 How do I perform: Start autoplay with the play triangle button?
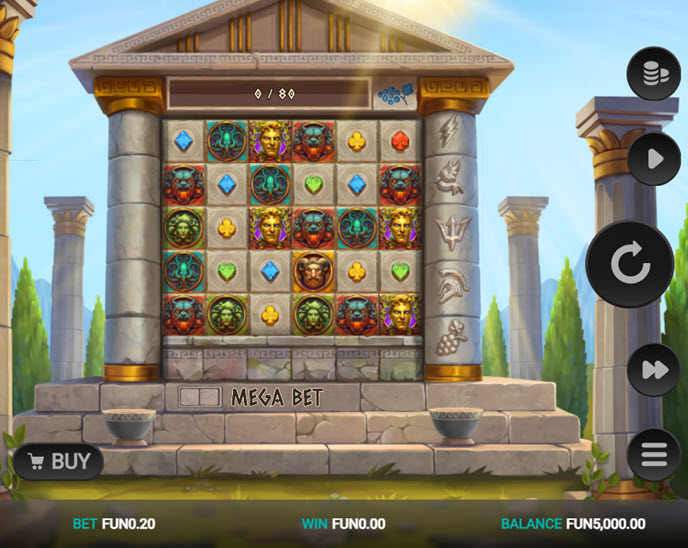pyautogui.click(x=653, y=159)
